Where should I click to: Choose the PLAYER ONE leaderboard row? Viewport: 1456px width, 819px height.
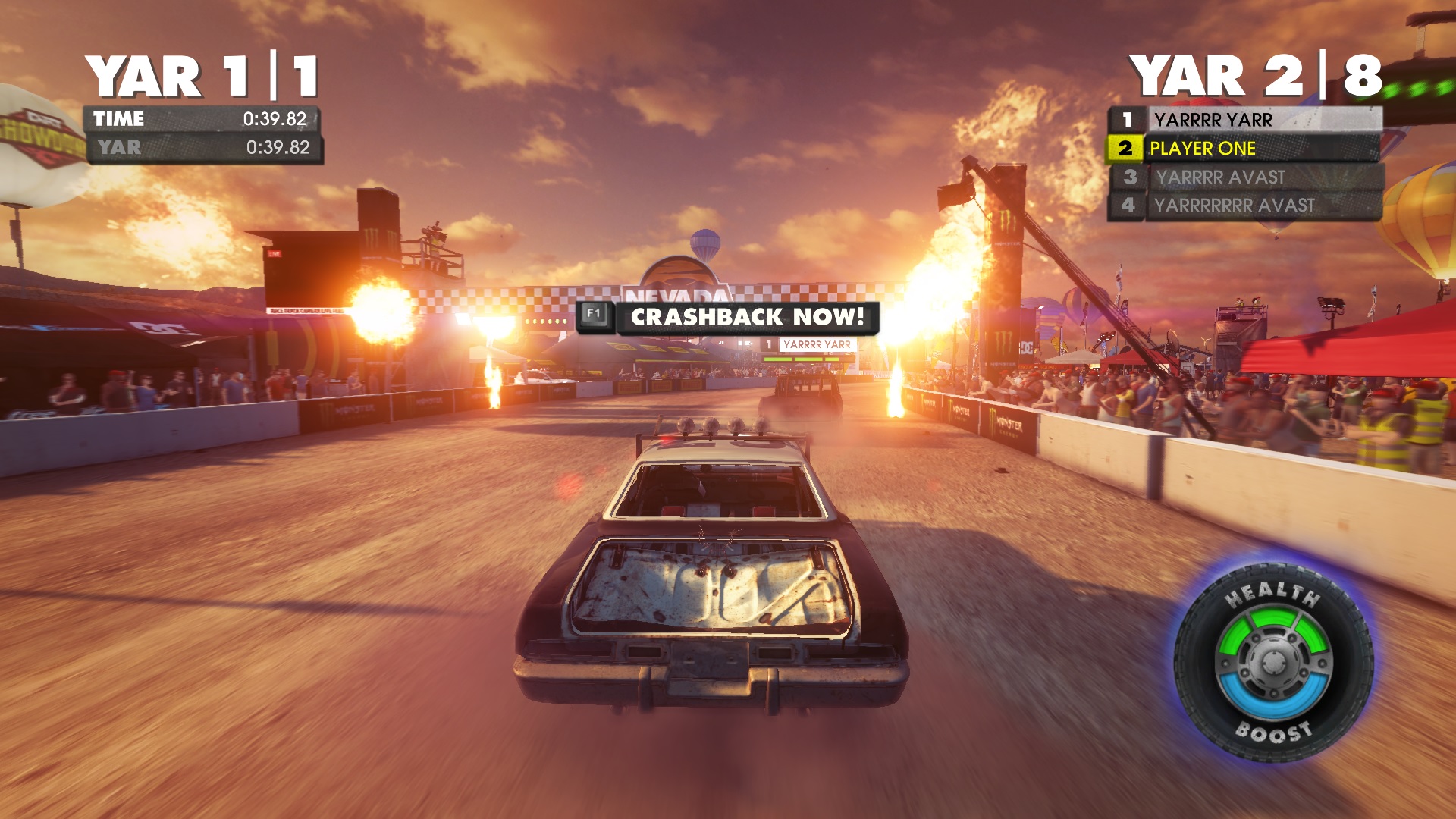click(1244, 149)
